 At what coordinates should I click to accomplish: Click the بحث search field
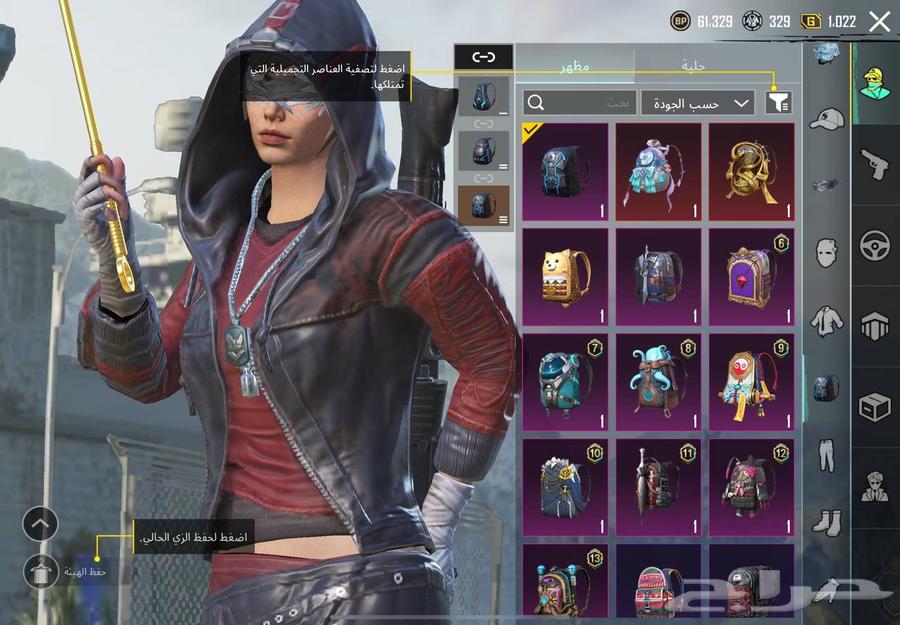click(580, 102)
